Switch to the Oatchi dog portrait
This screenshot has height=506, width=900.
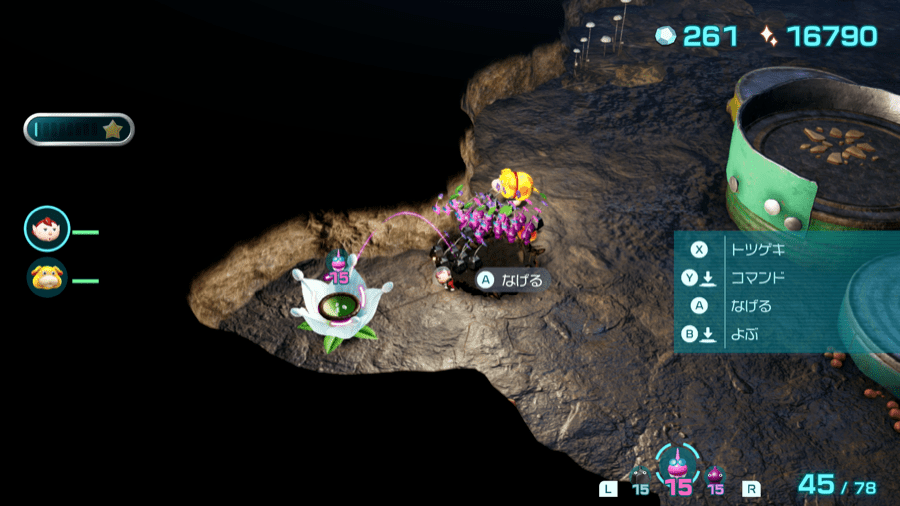pyautogui.click(x=47, y=278)
